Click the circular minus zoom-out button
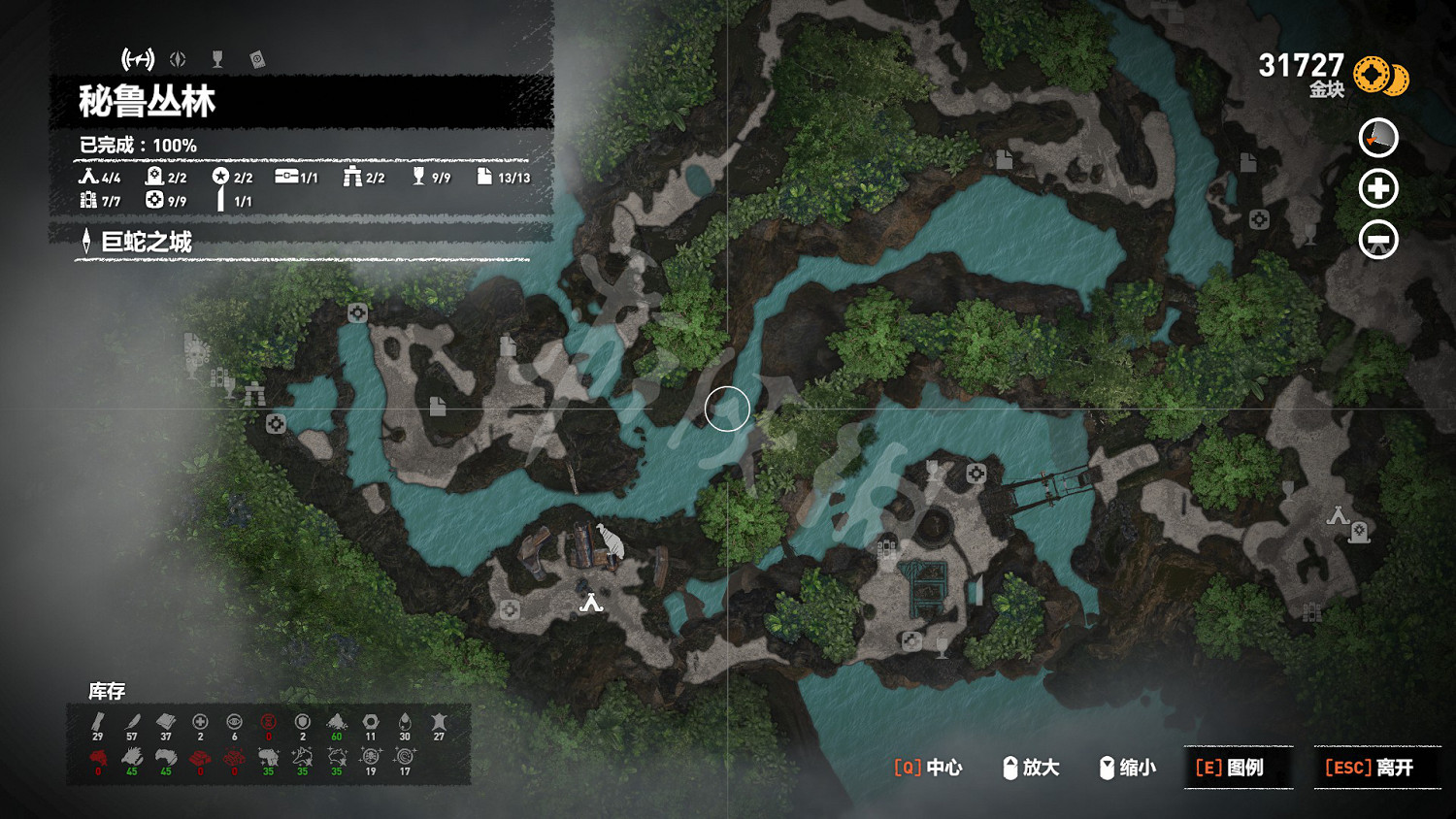 (1378, 240)
